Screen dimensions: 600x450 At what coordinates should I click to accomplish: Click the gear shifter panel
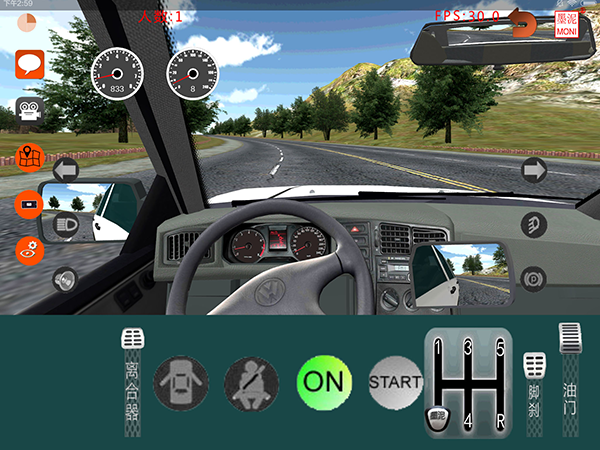[x=468, y=383]
